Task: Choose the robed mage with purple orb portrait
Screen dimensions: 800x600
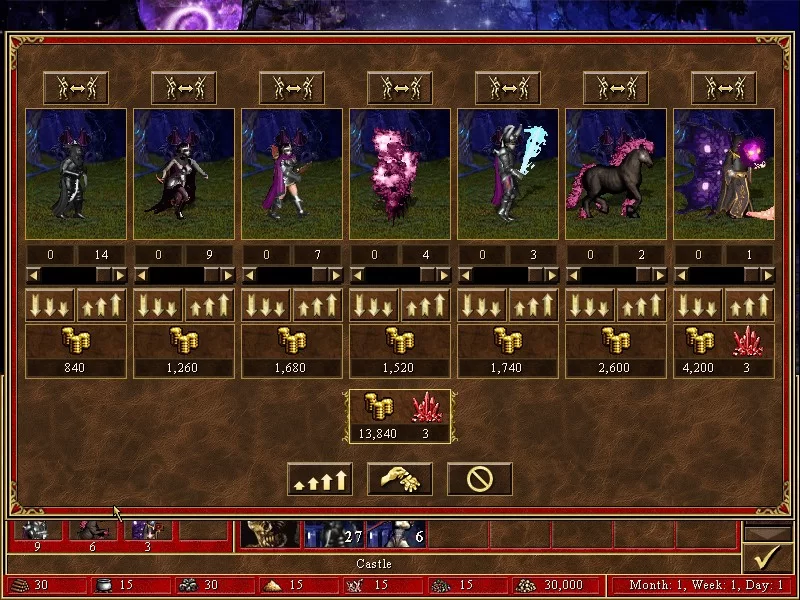Action: [724, 174]
